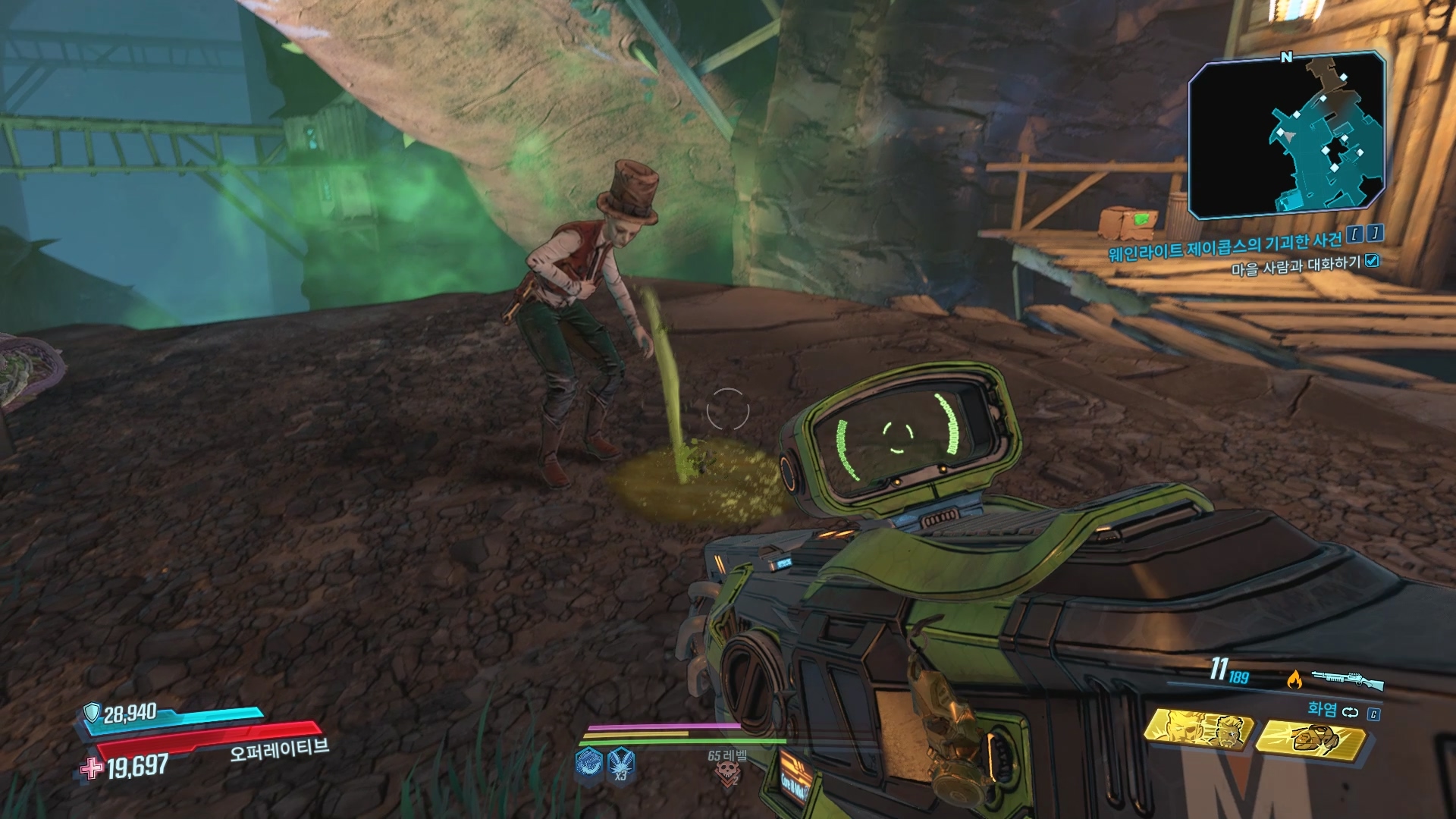The height and width of the screenshot is (819, 1456).
Task: Click the first blue hexagon buff icon
Action: click(588, 762)
